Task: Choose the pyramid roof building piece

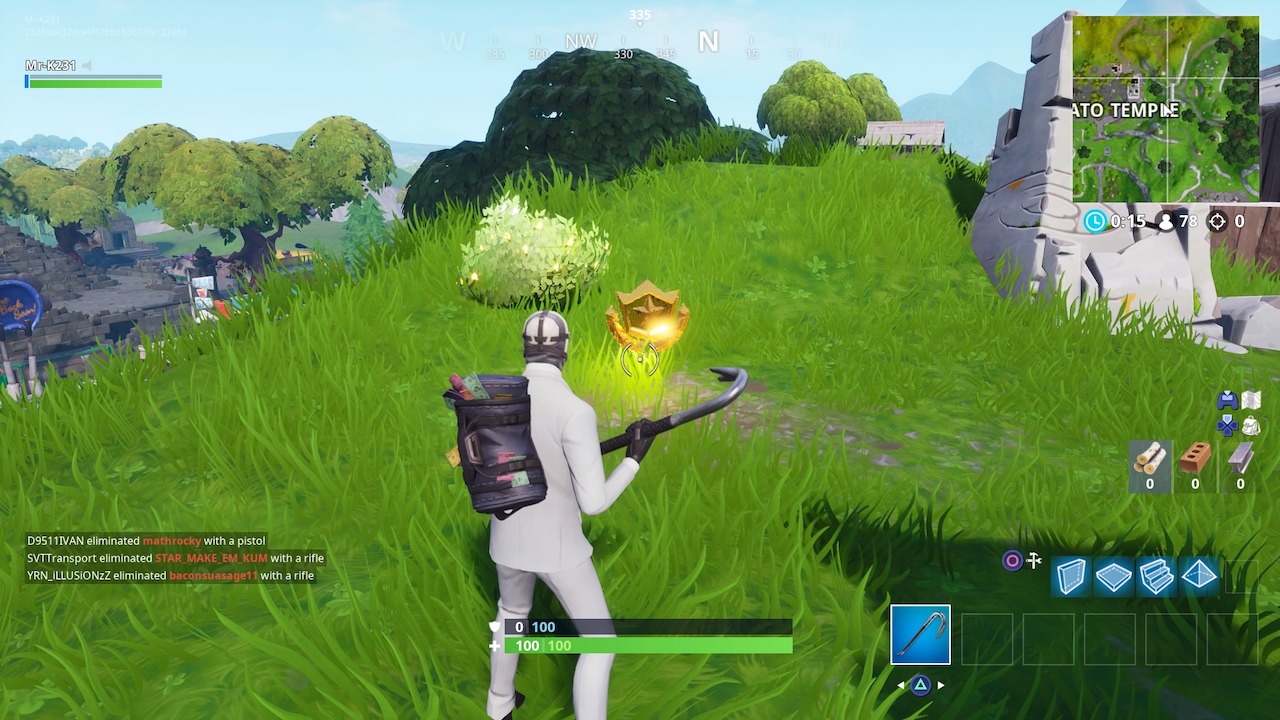Action: pyautogui.click(x=1199, y=576)
